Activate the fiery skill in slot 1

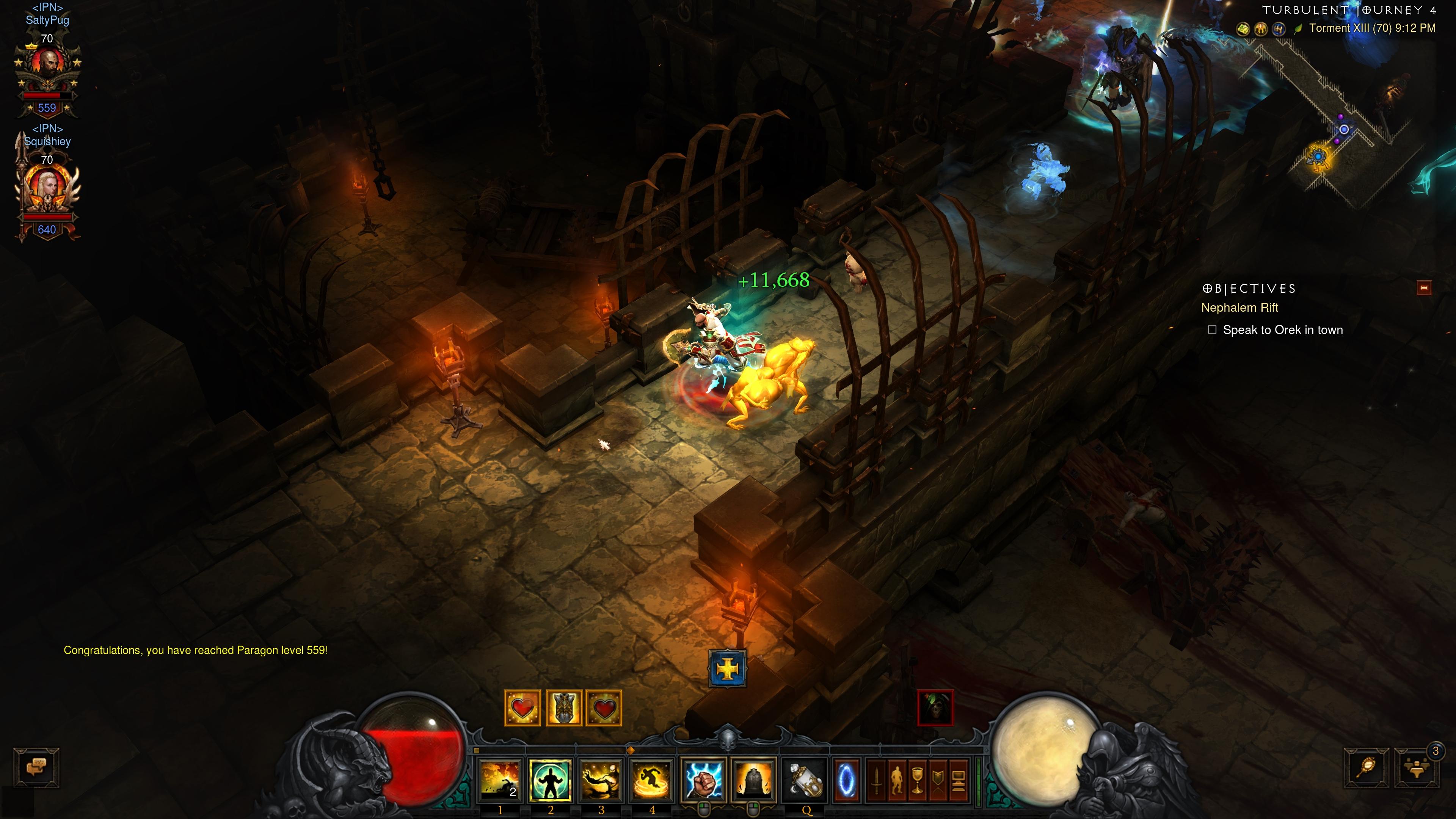[500, 780]
